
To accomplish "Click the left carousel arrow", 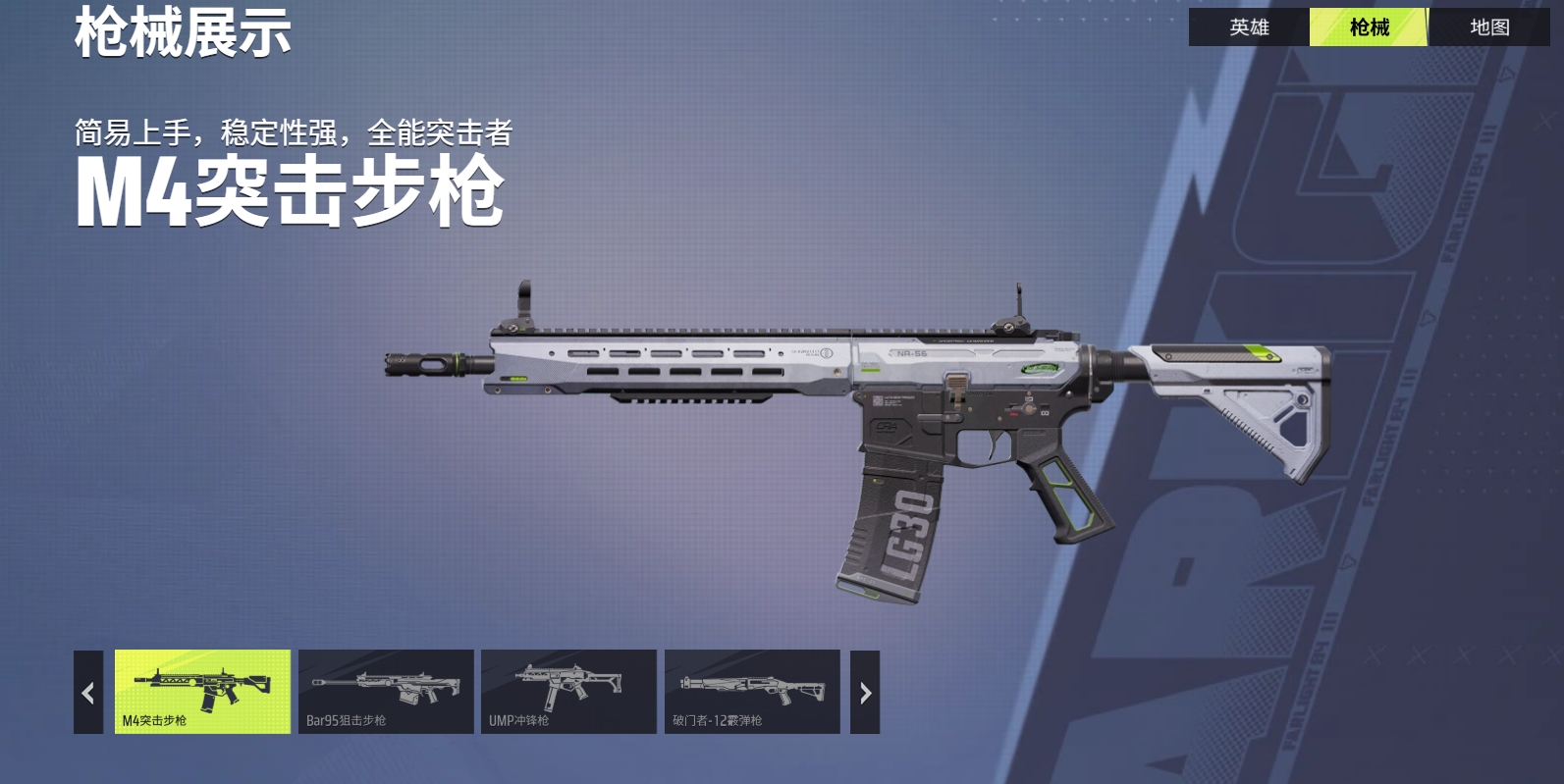I will click(x=85, y=692).
